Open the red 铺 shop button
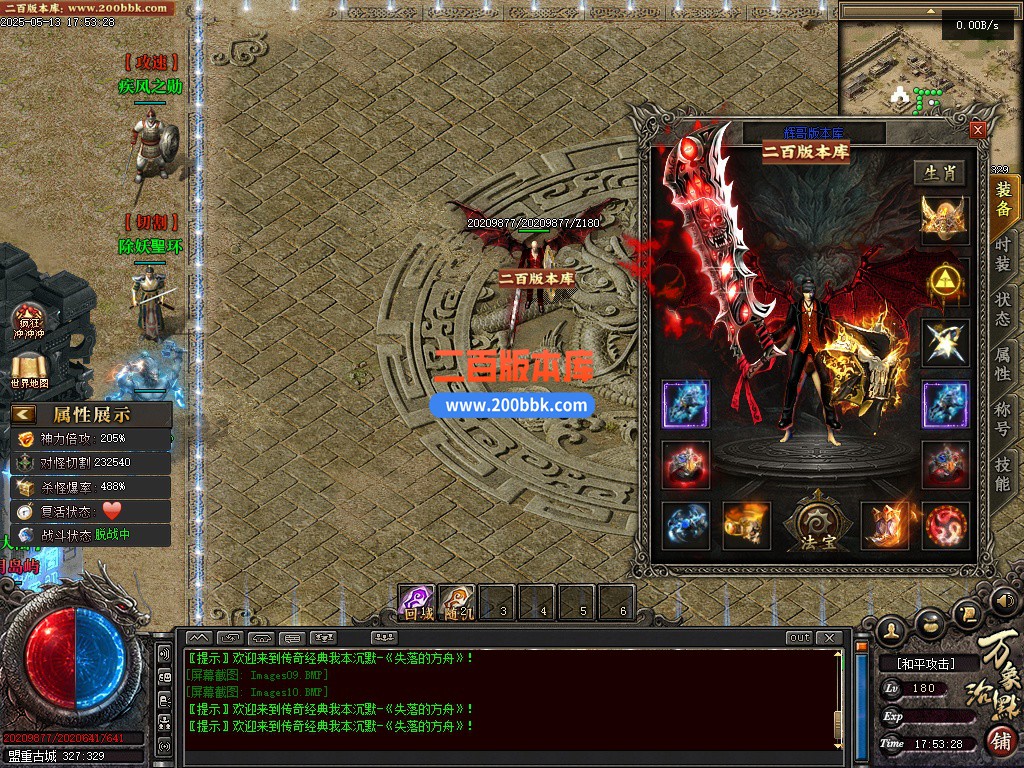The height and width of the screenshot is (768, 1024). tap(1001, 741)
